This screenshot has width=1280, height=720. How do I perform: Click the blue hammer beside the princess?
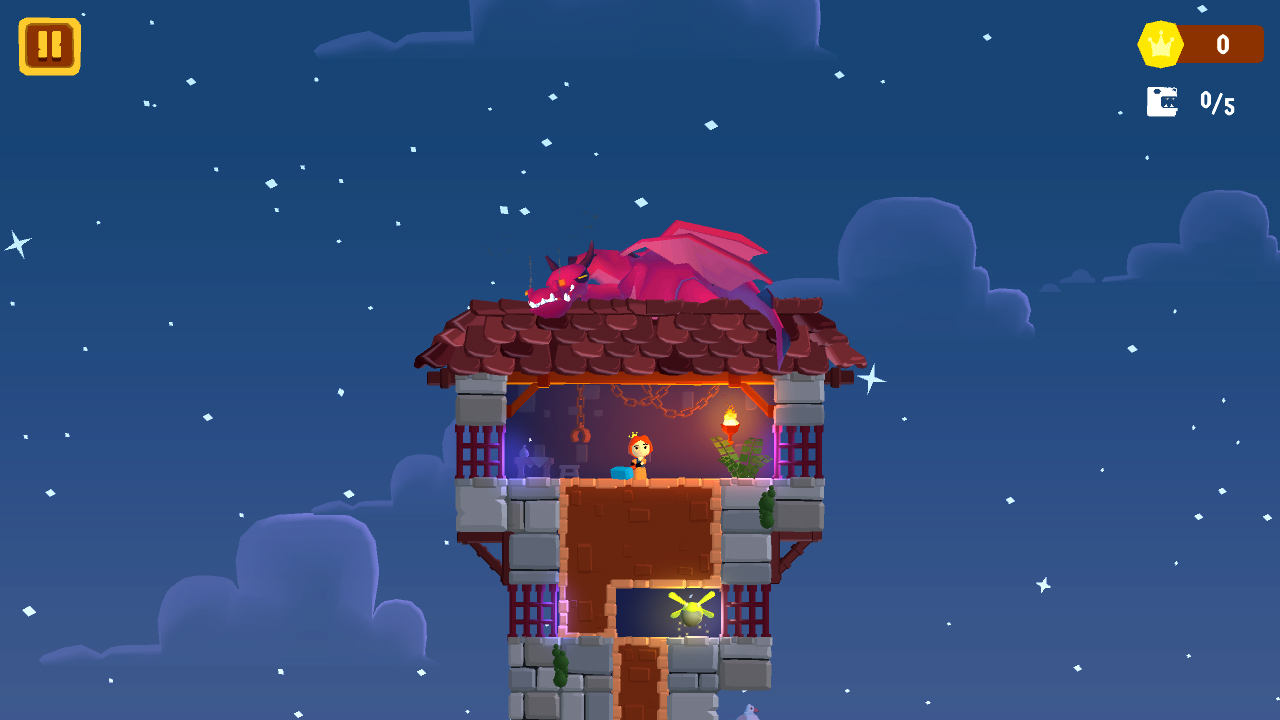coord(620,472)
